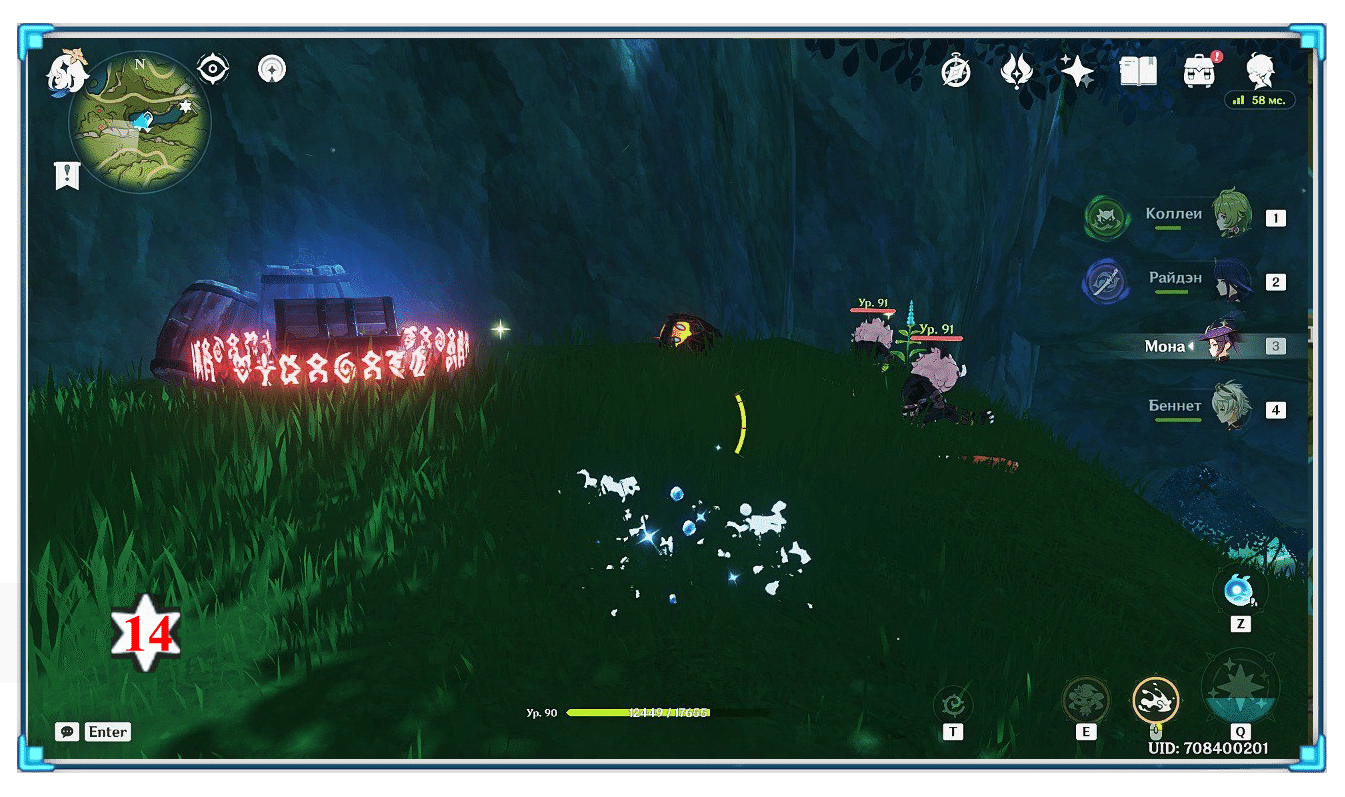Click the round compass icon beside the eye

pos(271,69)
